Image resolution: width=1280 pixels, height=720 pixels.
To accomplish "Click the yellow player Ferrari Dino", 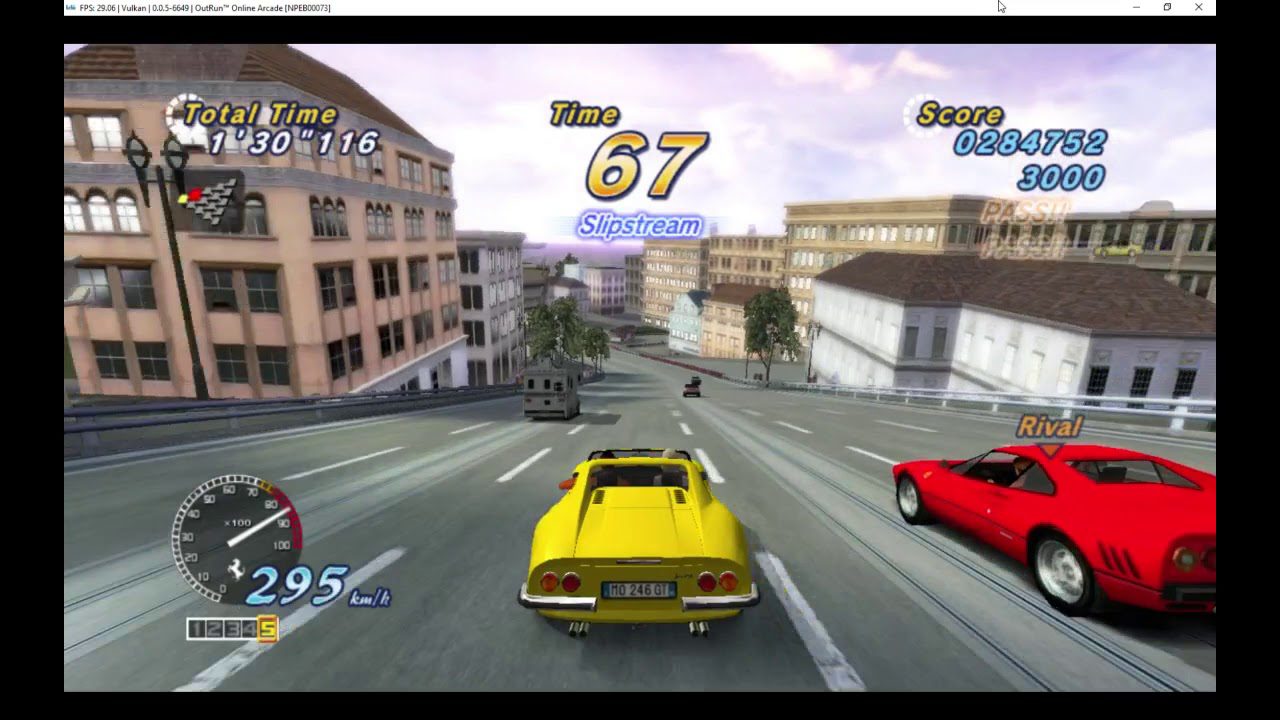I will click(635, 535).
